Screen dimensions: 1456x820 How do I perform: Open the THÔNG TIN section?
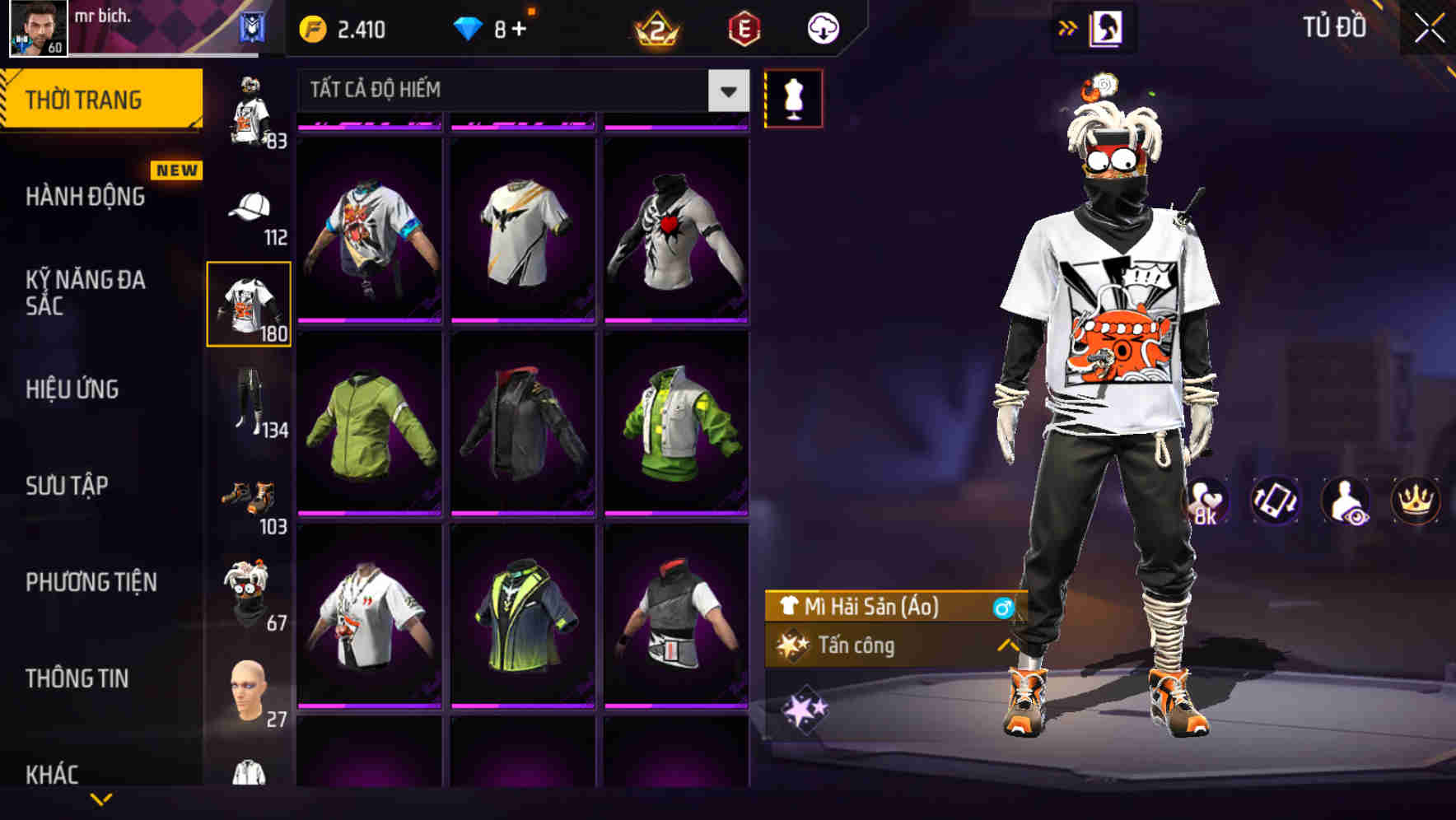click(78, 678)
